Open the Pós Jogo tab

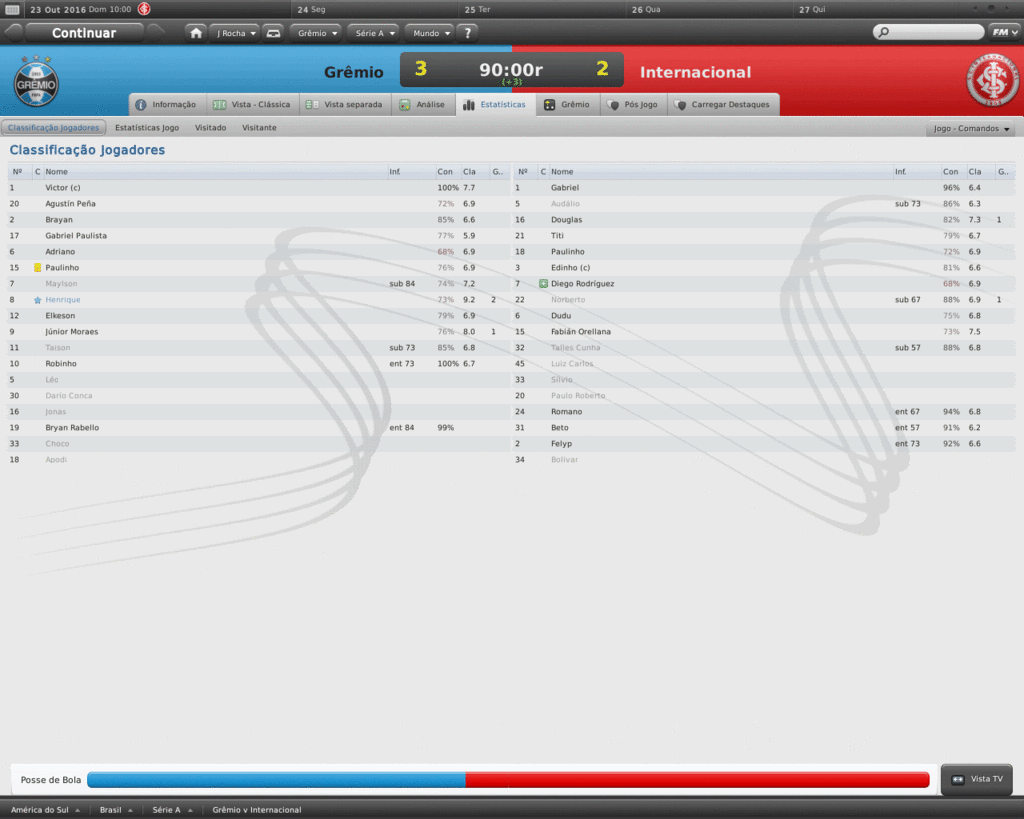click(x=632, y=104)
